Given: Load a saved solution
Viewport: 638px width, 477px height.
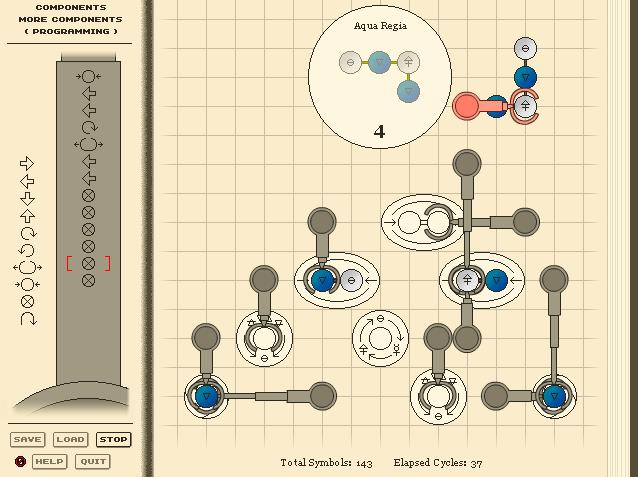Looking at the screenshot, I should point(70,439).
